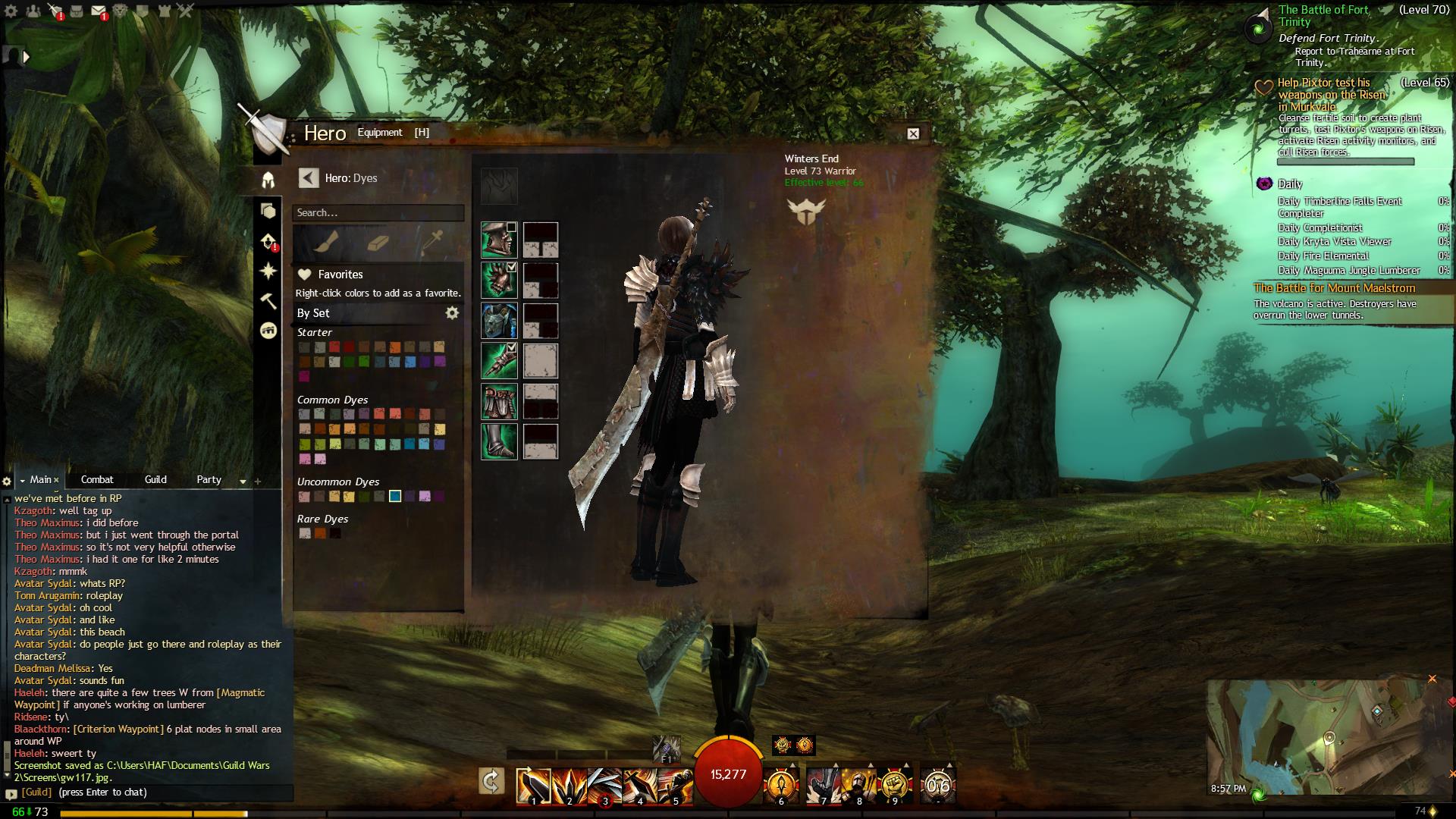
Task: Switch to the Combat chat tab
Action: tap(97, 479)
